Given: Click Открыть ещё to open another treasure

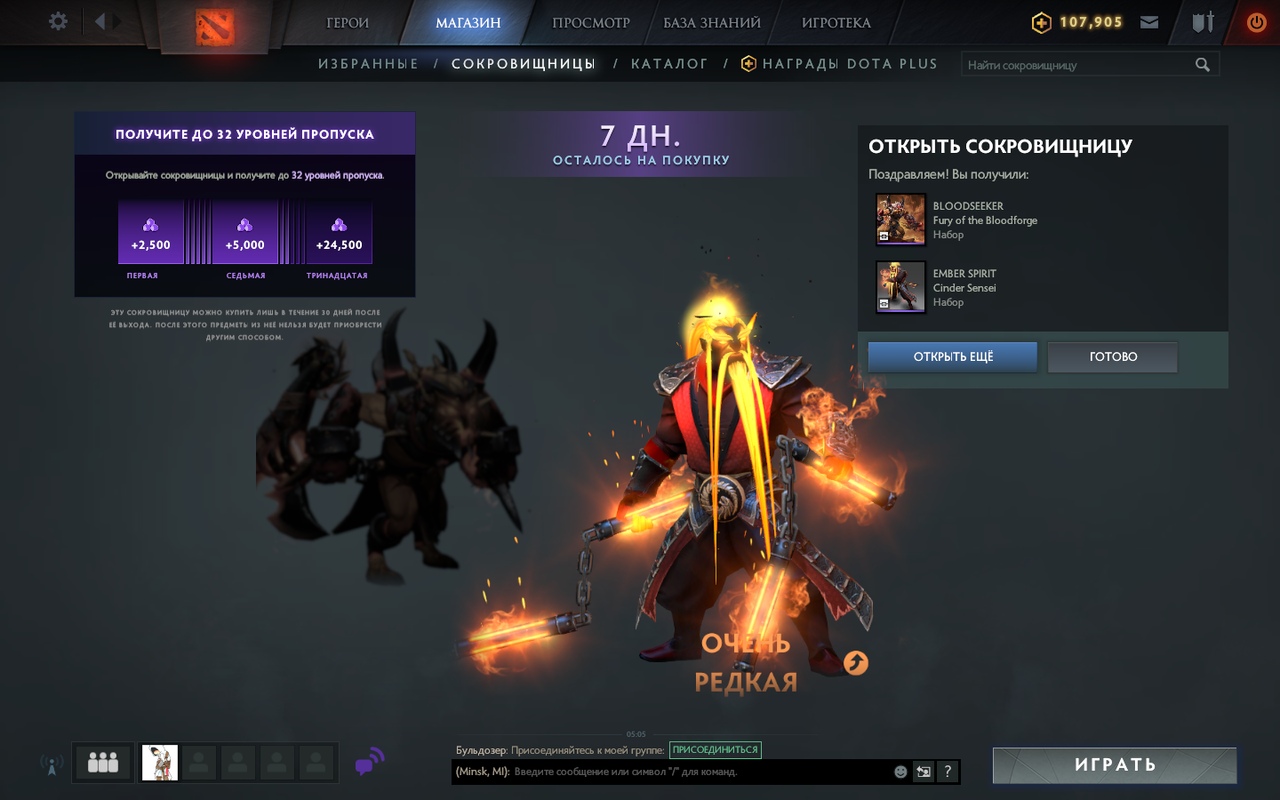Looking at the screenshot, I should tap(952, 357).
